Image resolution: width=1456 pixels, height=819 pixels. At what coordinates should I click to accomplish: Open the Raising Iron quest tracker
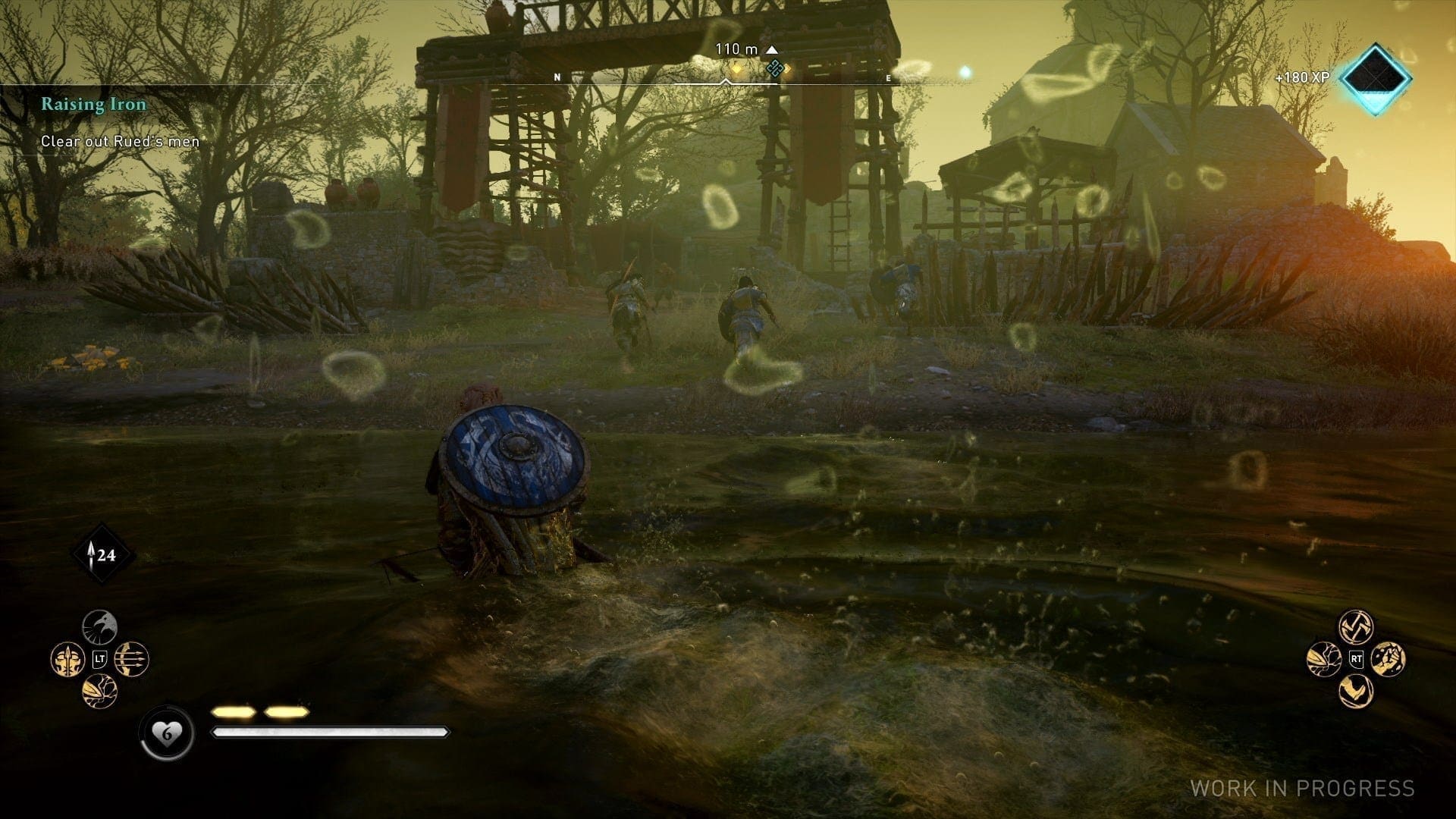[x=93, y=105]
